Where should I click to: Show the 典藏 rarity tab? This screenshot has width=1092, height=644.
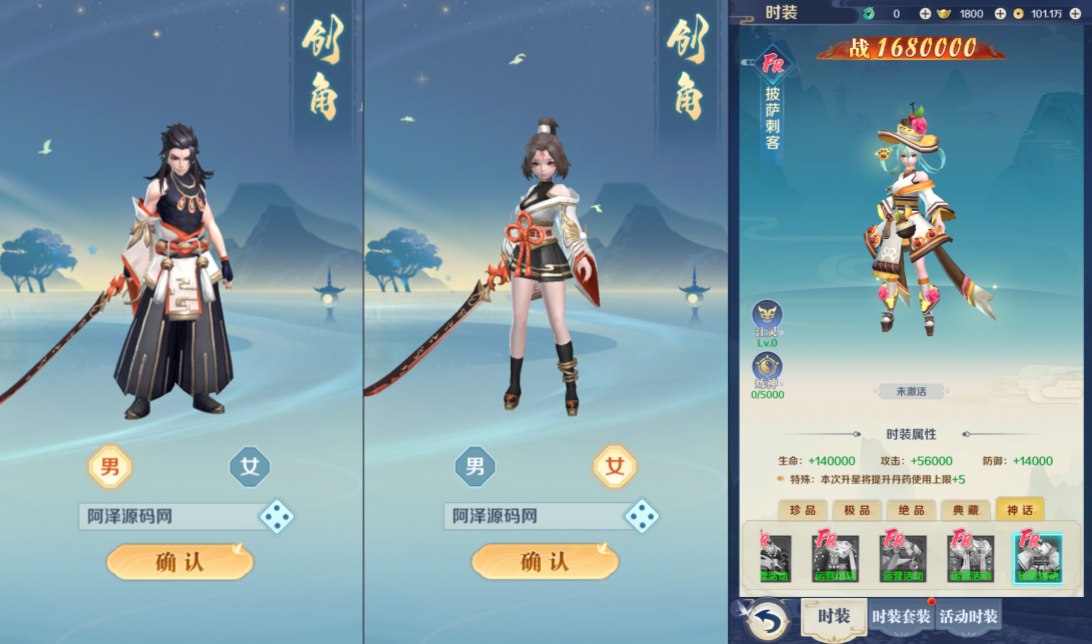[x=965, y=510]
